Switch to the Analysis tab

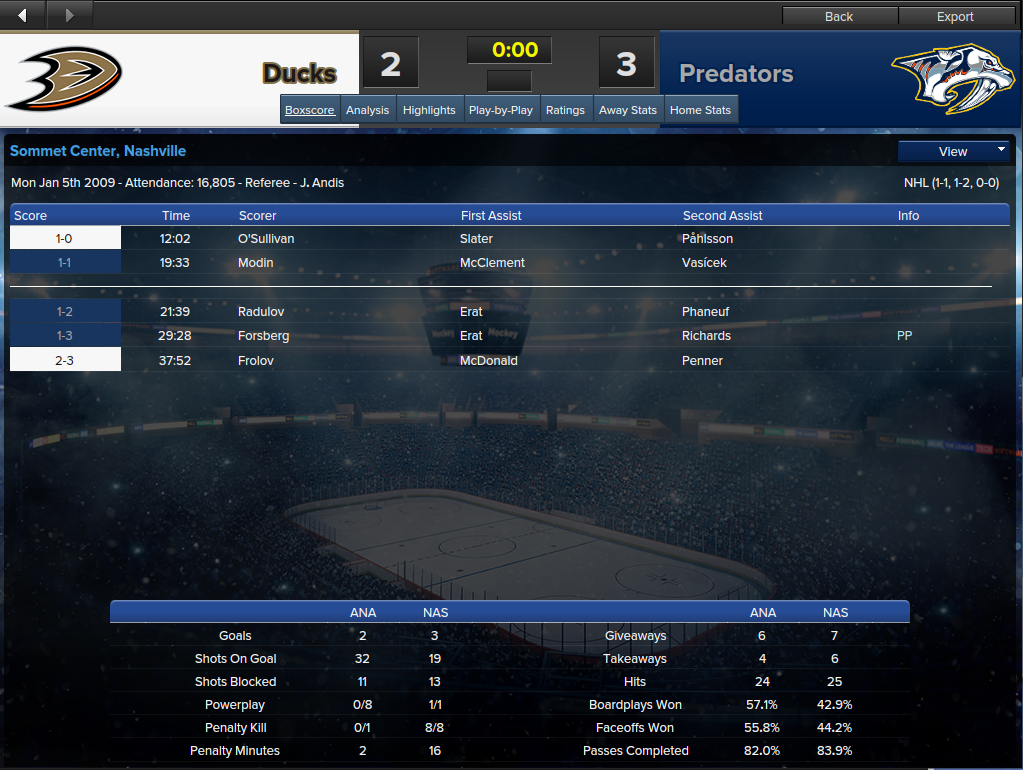pyautogui.click(x=368, y=110)
